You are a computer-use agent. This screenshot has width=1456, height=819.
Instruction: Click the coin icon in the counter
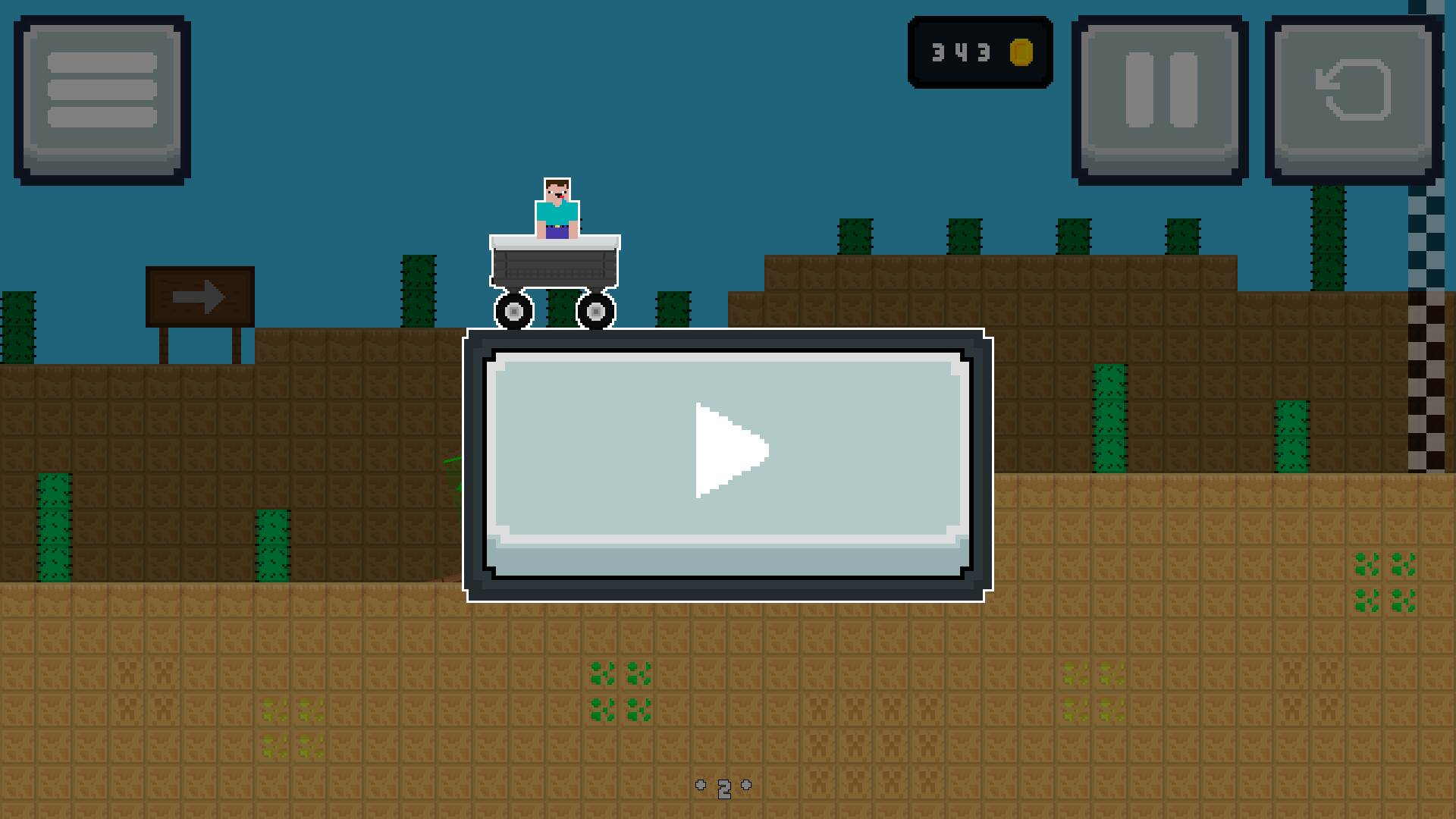coord(1022,53)
